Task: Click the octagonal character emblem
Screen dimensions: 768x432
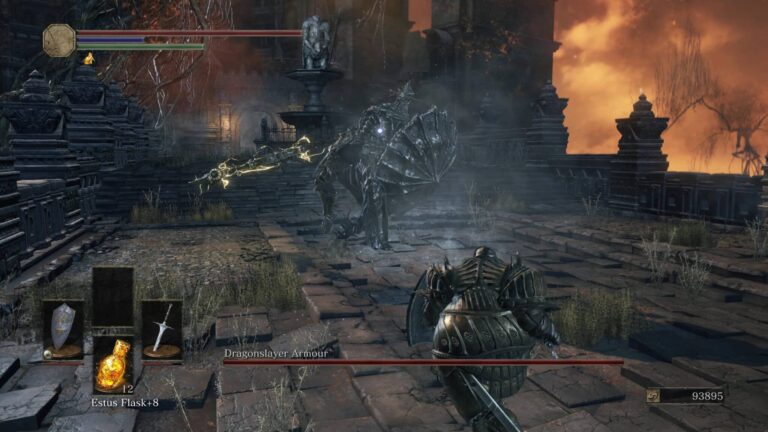Action: tap(59, 40)
